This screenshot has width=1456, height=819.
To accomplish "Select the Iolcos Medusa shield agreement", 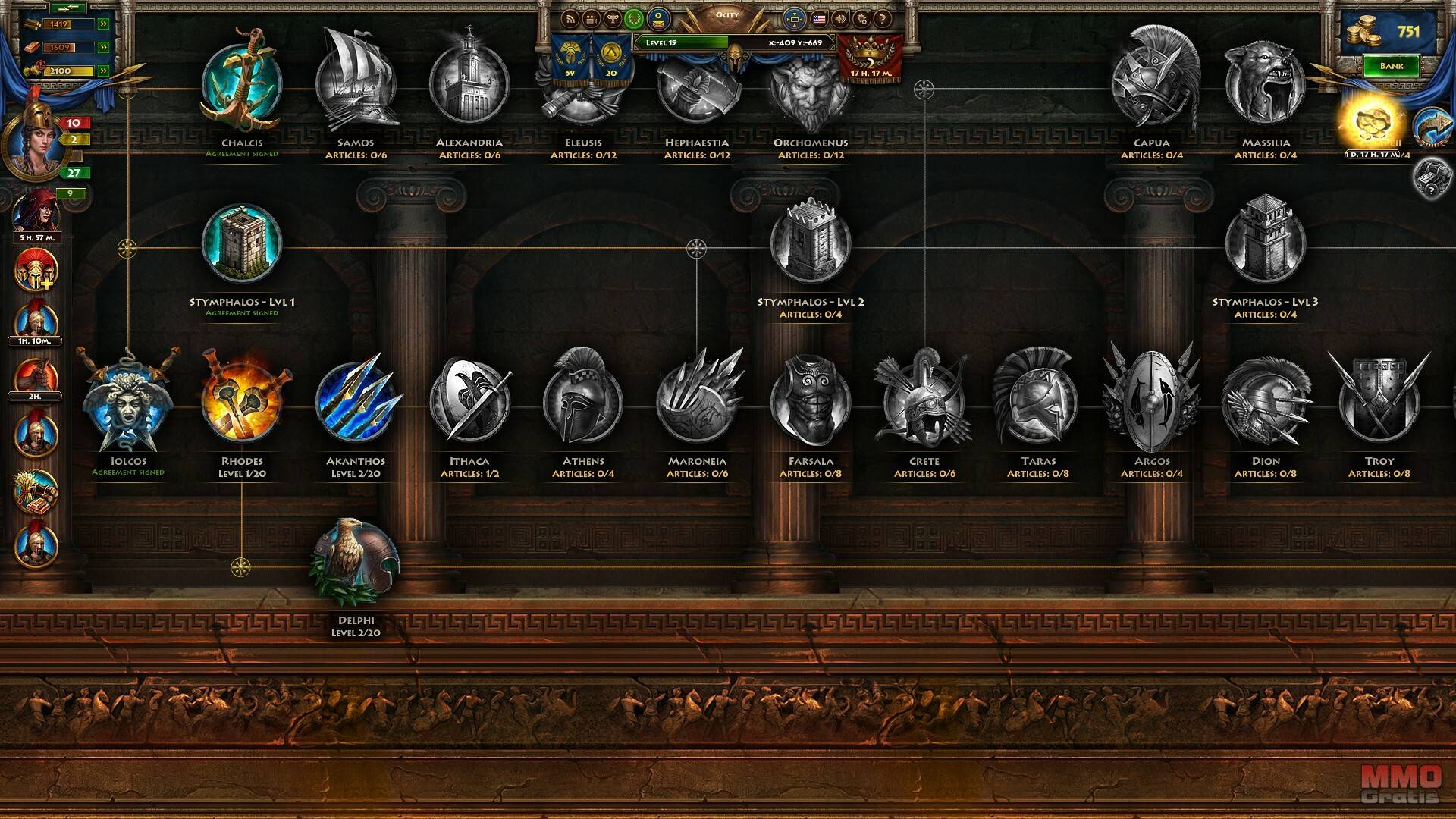I will (x=128, y=402).
